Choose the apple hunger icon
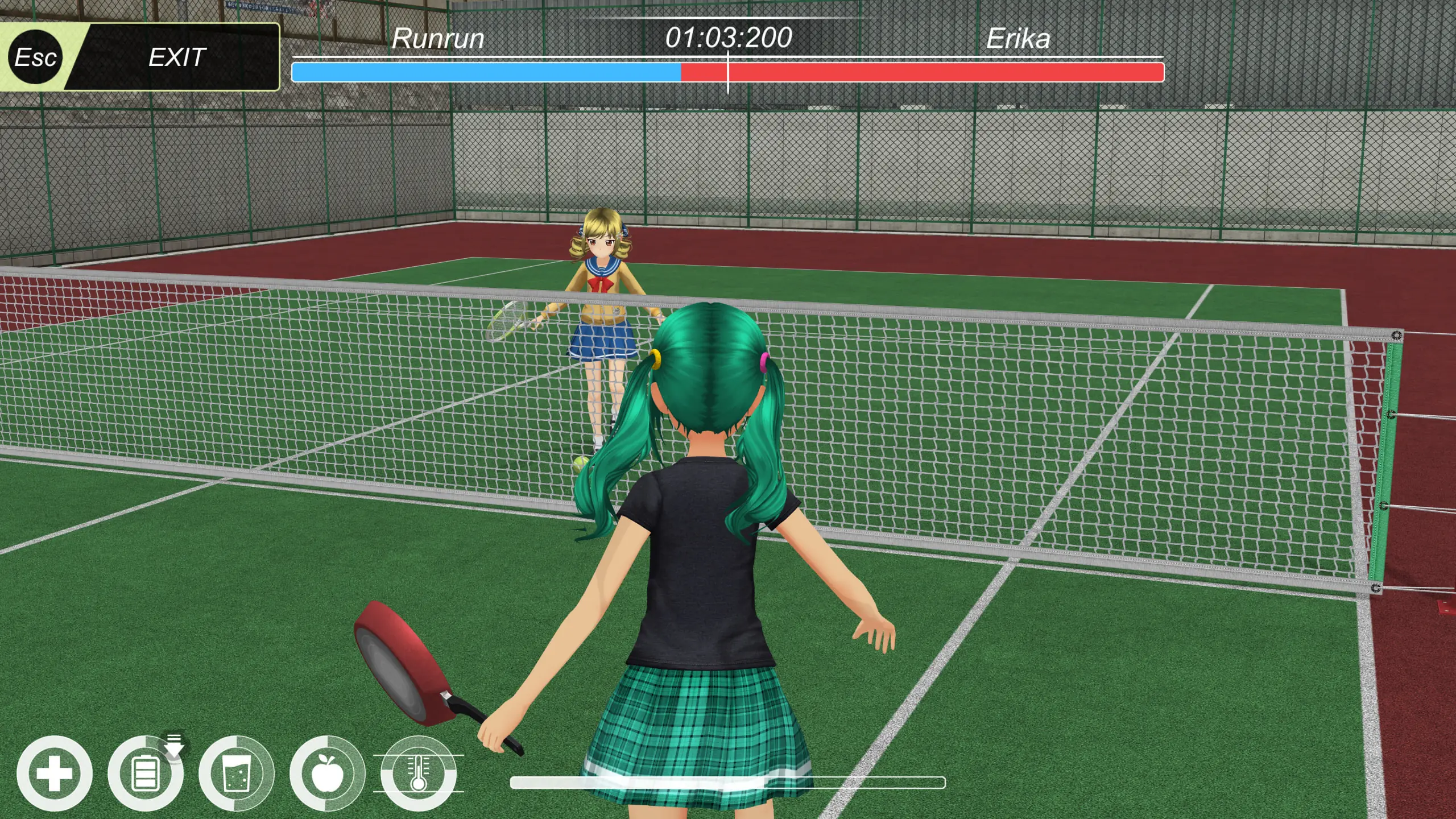This screenshot has width=1456, height=819. (328, 773)
